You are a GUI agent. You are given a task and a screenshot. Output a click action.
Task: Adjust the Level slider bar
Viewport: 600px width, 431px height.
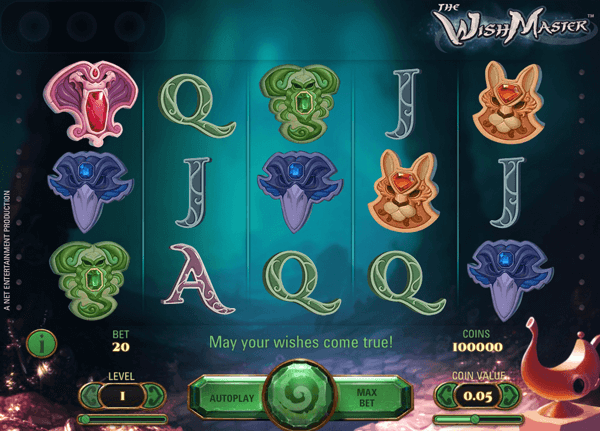tap(122, 418)
